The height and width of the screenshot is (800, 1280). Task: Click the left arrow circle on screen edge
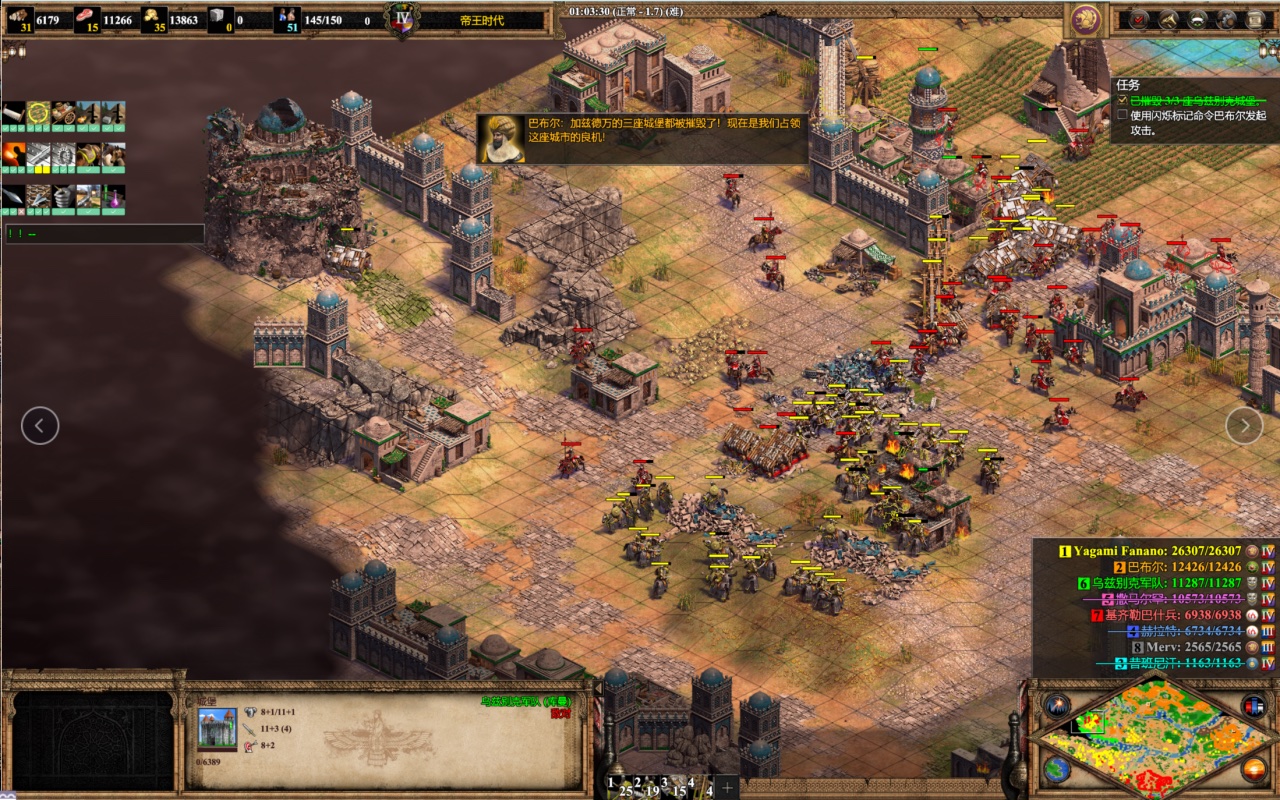click(40, 426)
